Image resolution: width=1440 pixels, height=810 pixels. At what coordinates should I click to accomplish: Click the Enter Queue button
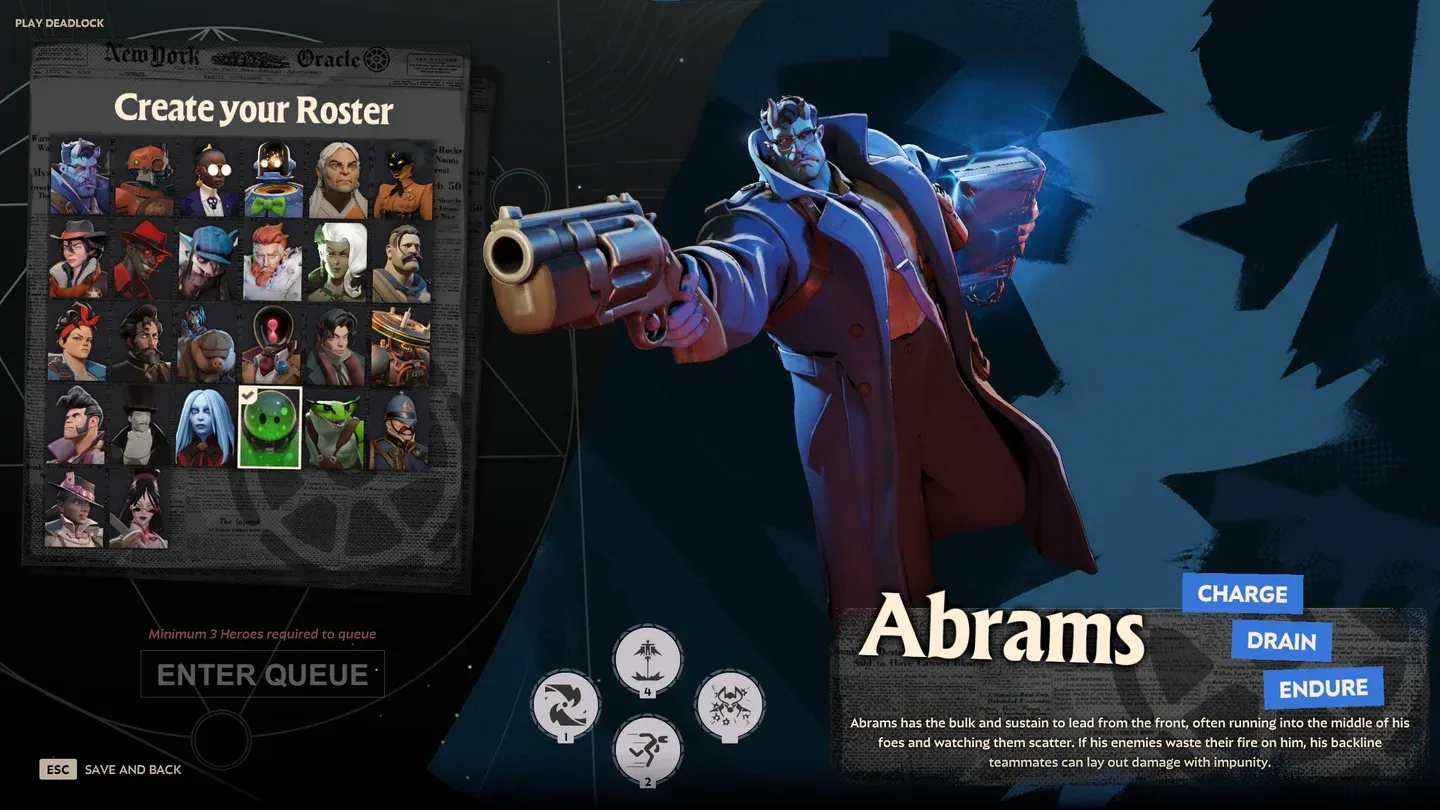tap(262, 674)
